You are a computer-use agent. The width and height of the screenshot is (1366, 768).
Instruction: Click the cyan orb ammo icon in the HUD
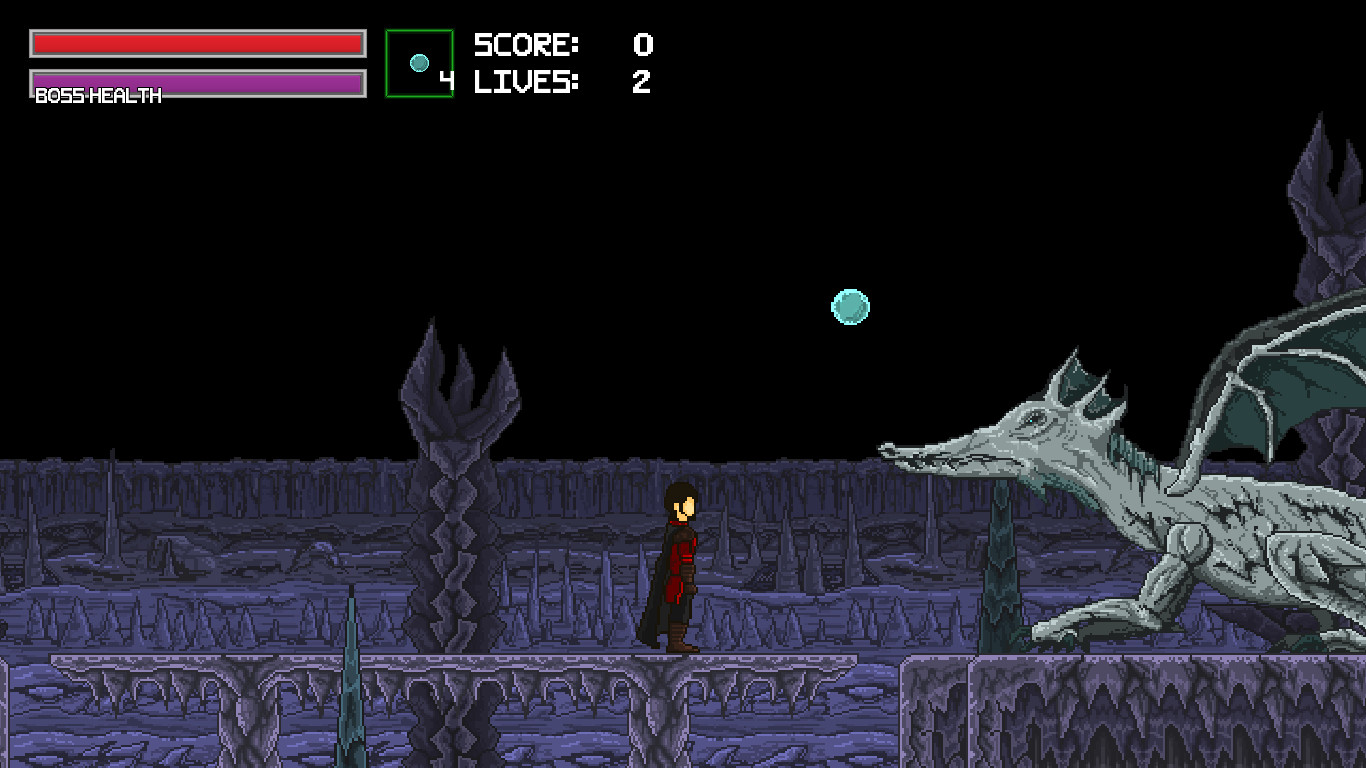419,62
